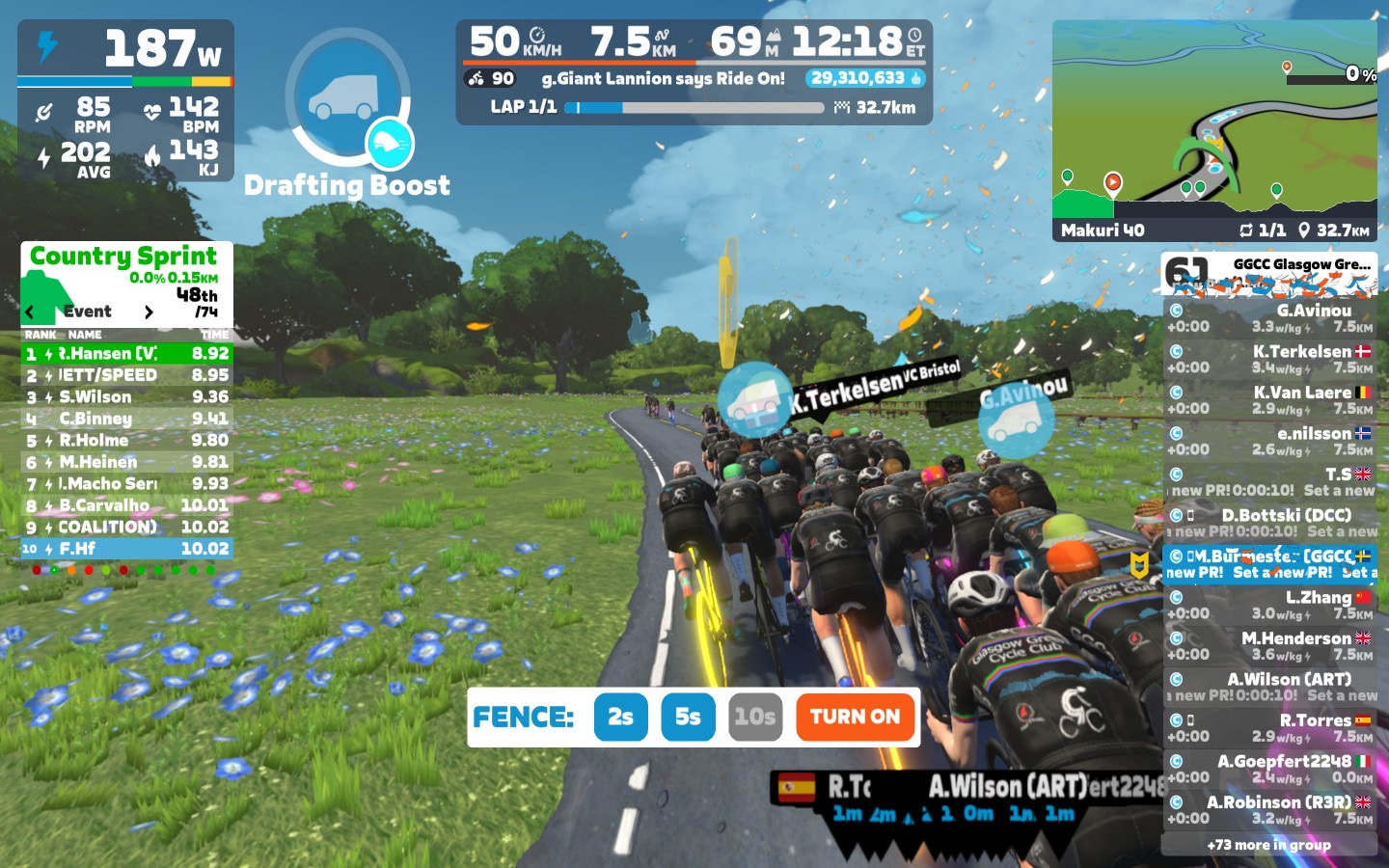
Task: Set the fence to 2s
Action: tap(620, 717)
